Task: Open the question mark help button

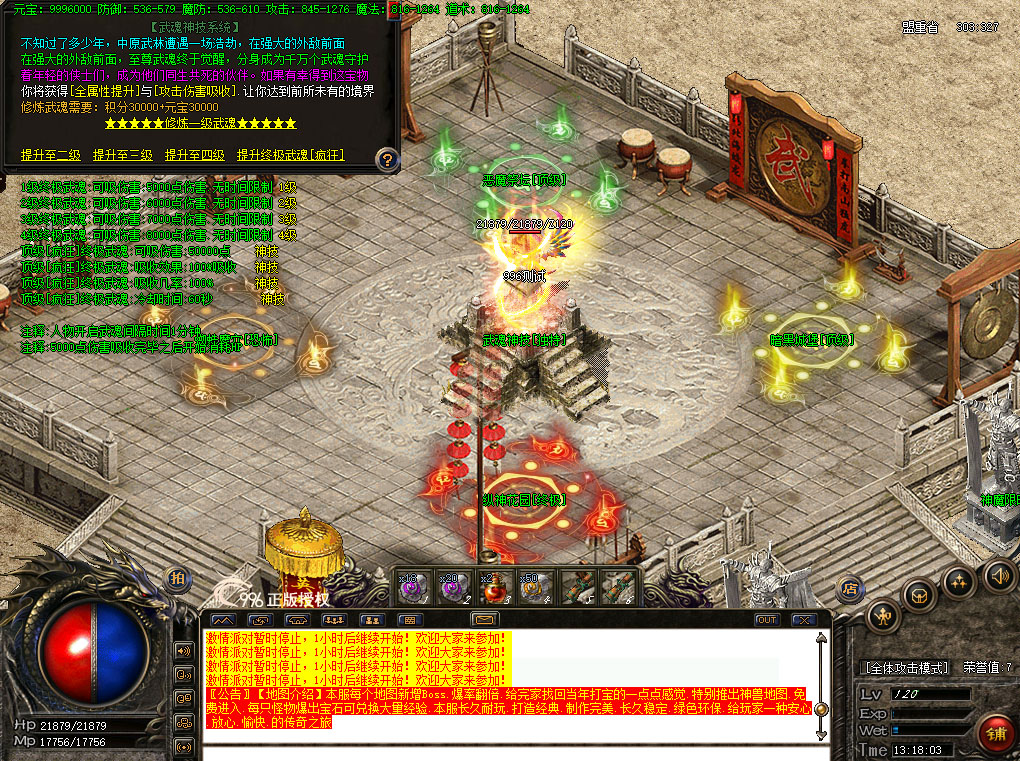Action: 387,158
